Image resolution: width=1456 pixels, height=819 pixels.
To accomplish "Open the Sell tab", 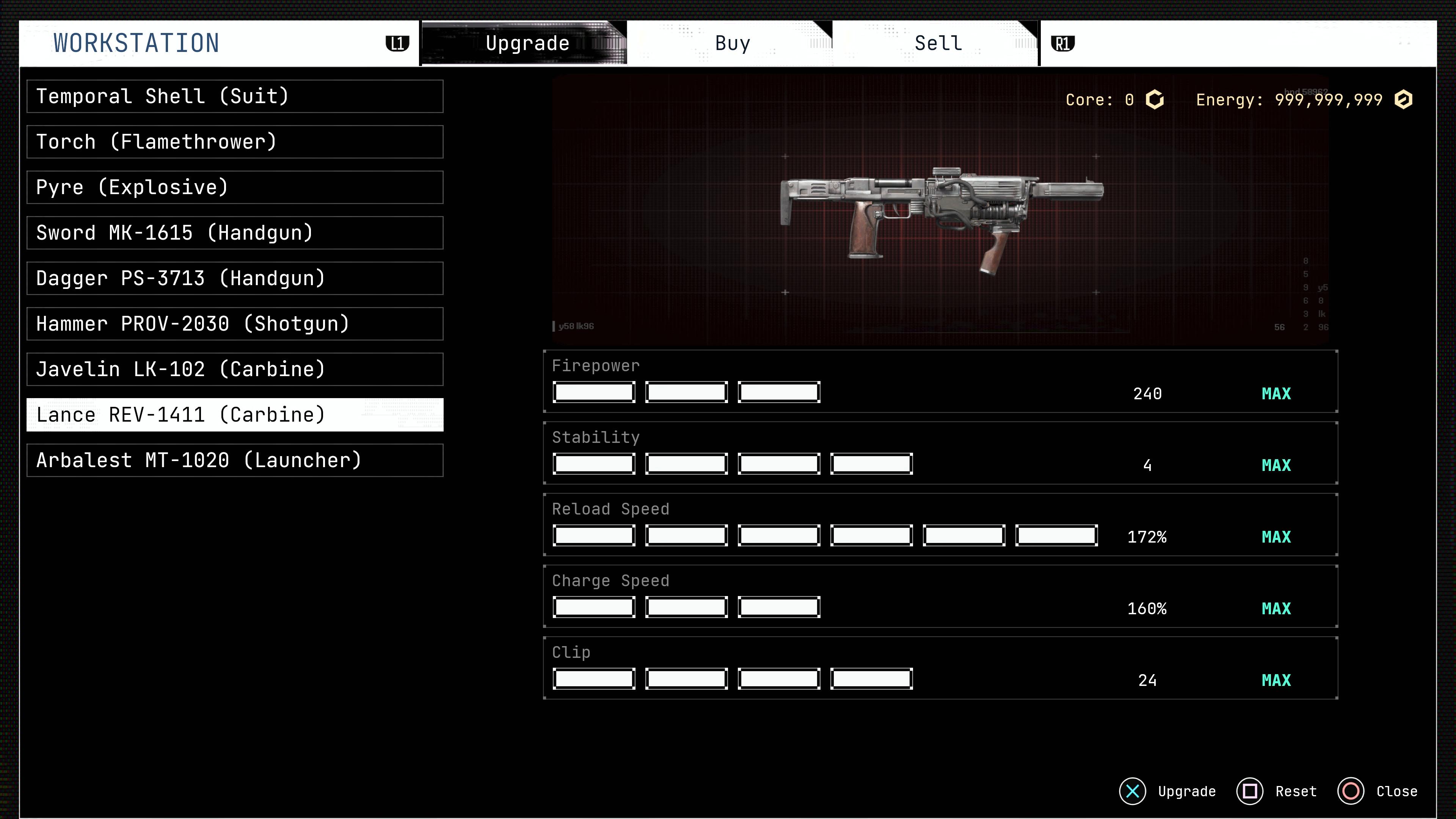I will (938, 44).
